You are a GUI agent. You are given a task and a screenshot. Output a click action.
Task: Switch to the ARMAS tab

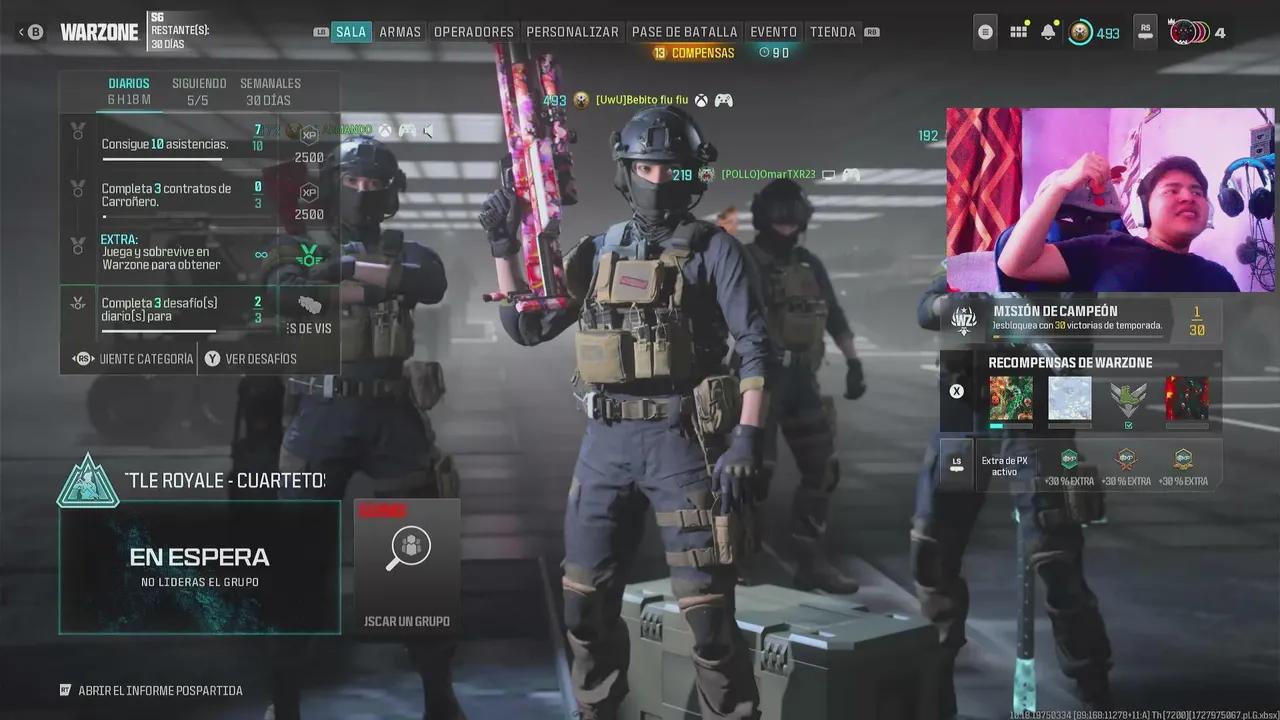pyautogui.click(x=400, y=31)
